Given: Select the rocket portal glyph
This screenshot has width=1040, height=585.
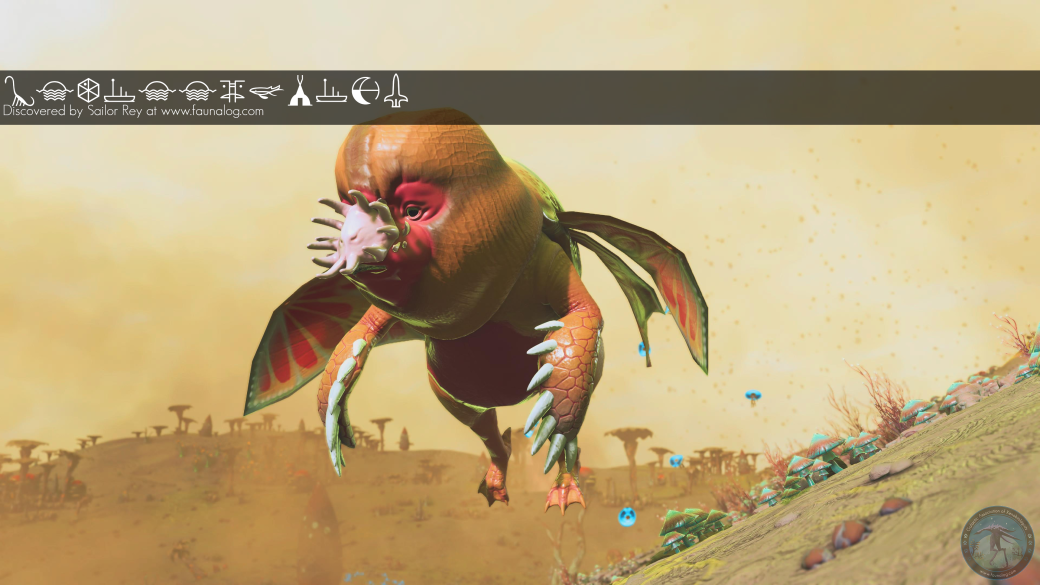Looking at the screenshot, I should (396, 91).
